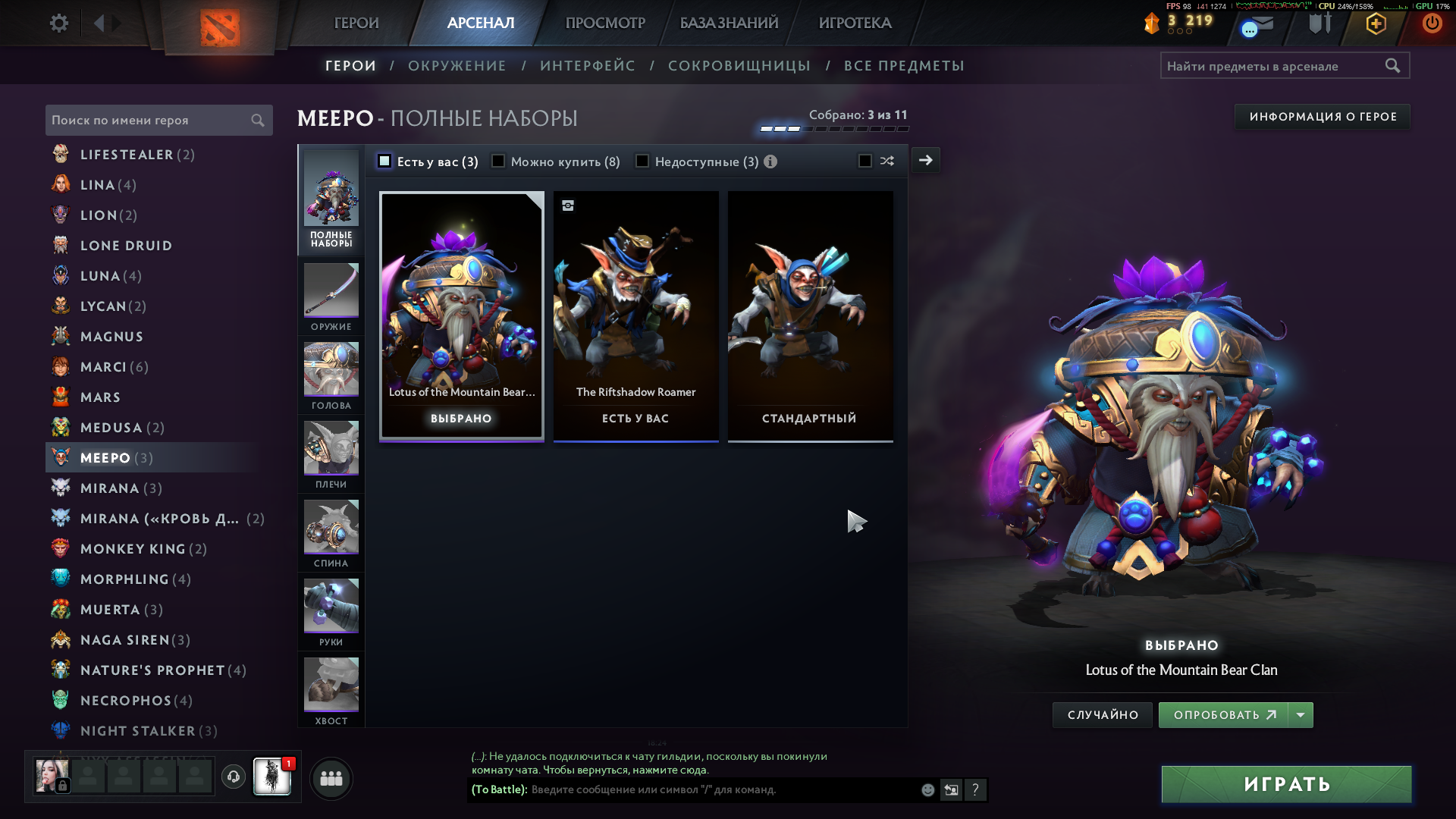The width and height of the screenshot is (1456, 819).
Task: Open the БАЗА ЗНАНИЙ section
Action: tap(729, 24)
